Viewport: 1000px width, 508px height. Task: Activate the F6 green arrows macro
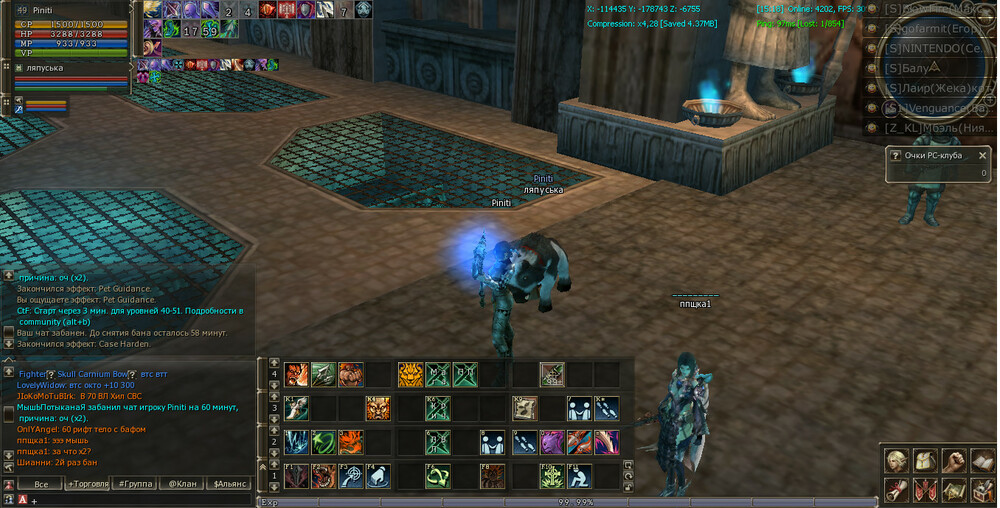tap(438, 476)
